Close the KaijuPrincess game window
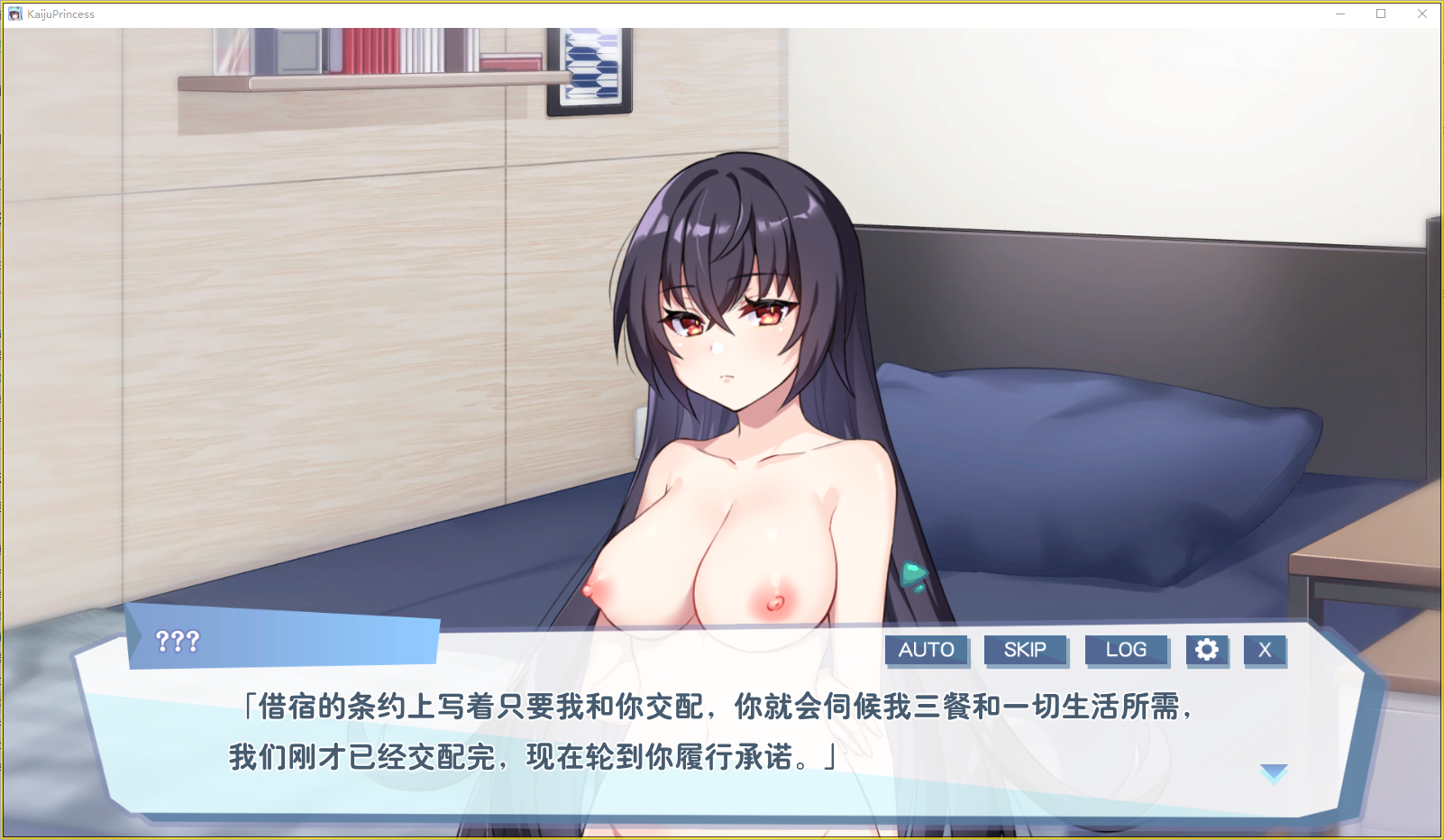This screenshot has width=1444, height=840. pyautogui.click(x=1421, y=14)
